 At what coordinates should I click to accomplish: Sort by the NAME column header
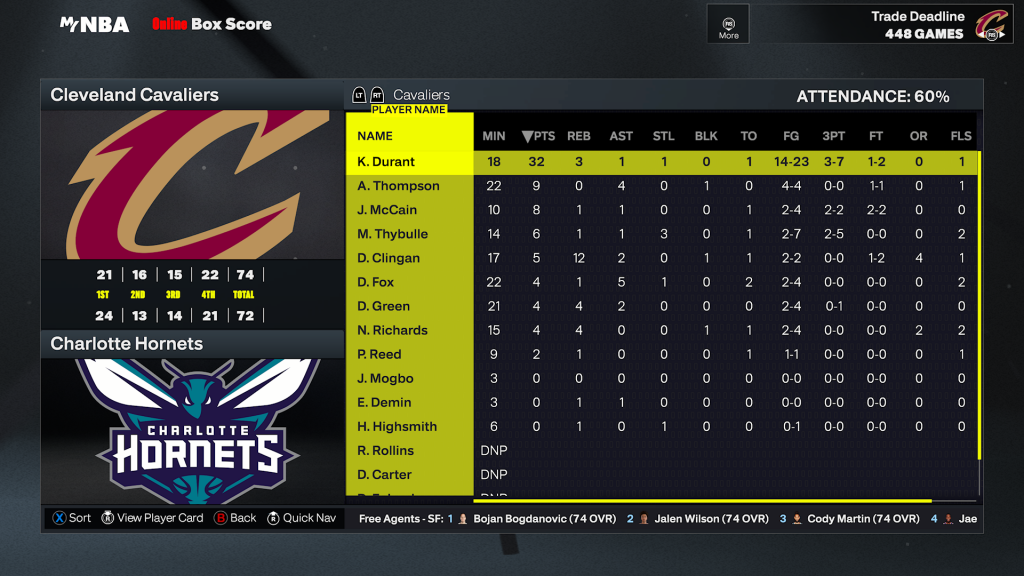point(375,136)
